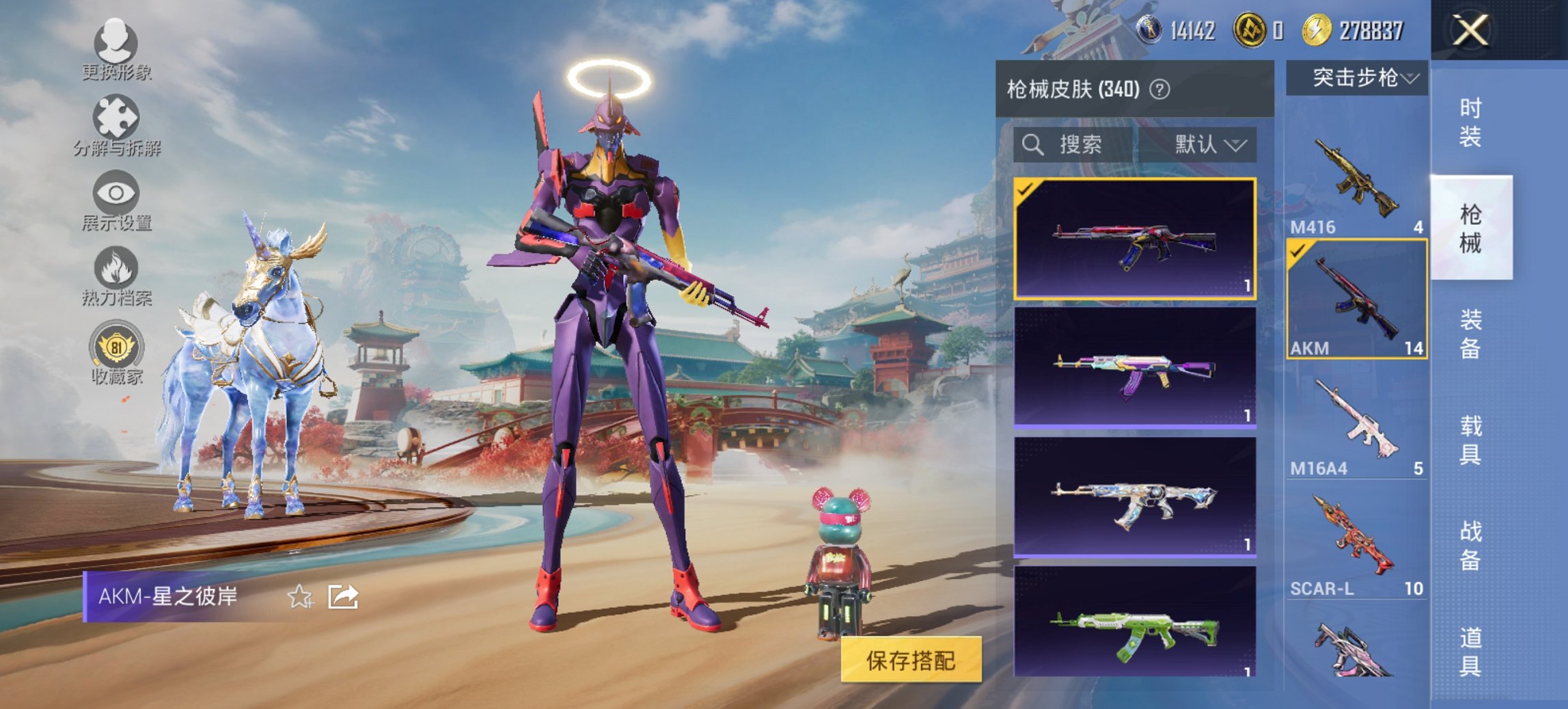The image size is (1568, 709).
Task: Open 展示设置 display settings eye icon
Action: tap(115, 193)
